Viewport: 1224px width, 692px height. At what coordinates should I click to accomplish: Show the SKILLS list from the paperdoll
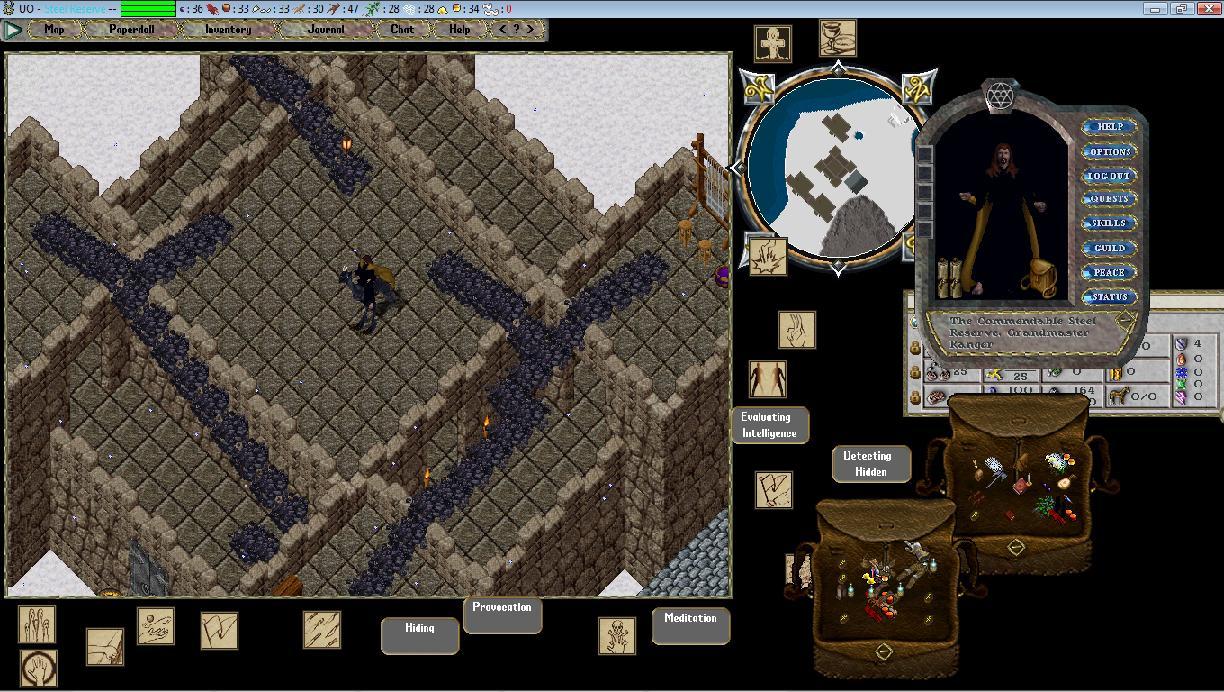point(1109,223)
